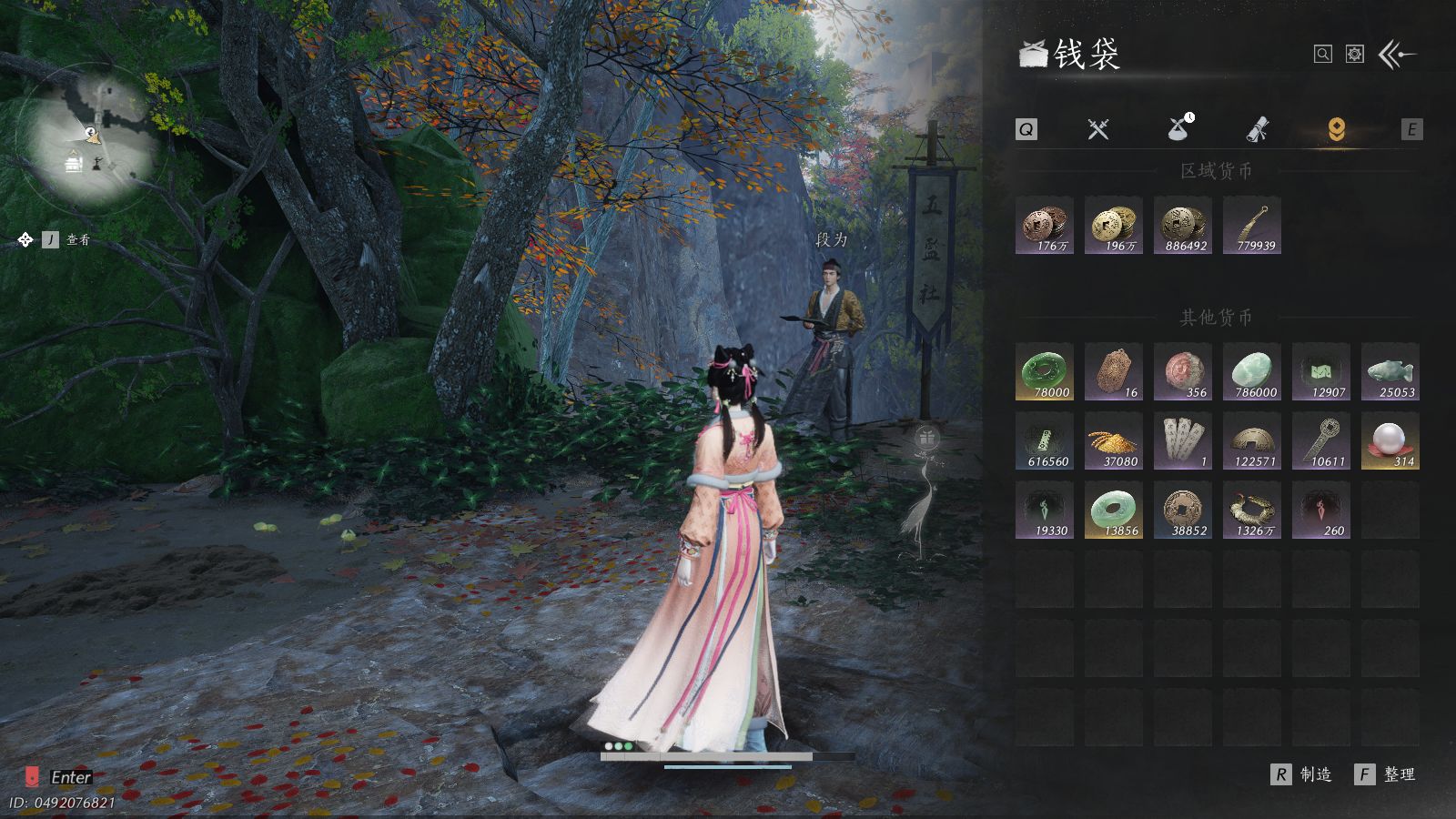The image size is (1456, 819).
Task: Choose the gold dust pile showing 37080
Action: 1114,440
